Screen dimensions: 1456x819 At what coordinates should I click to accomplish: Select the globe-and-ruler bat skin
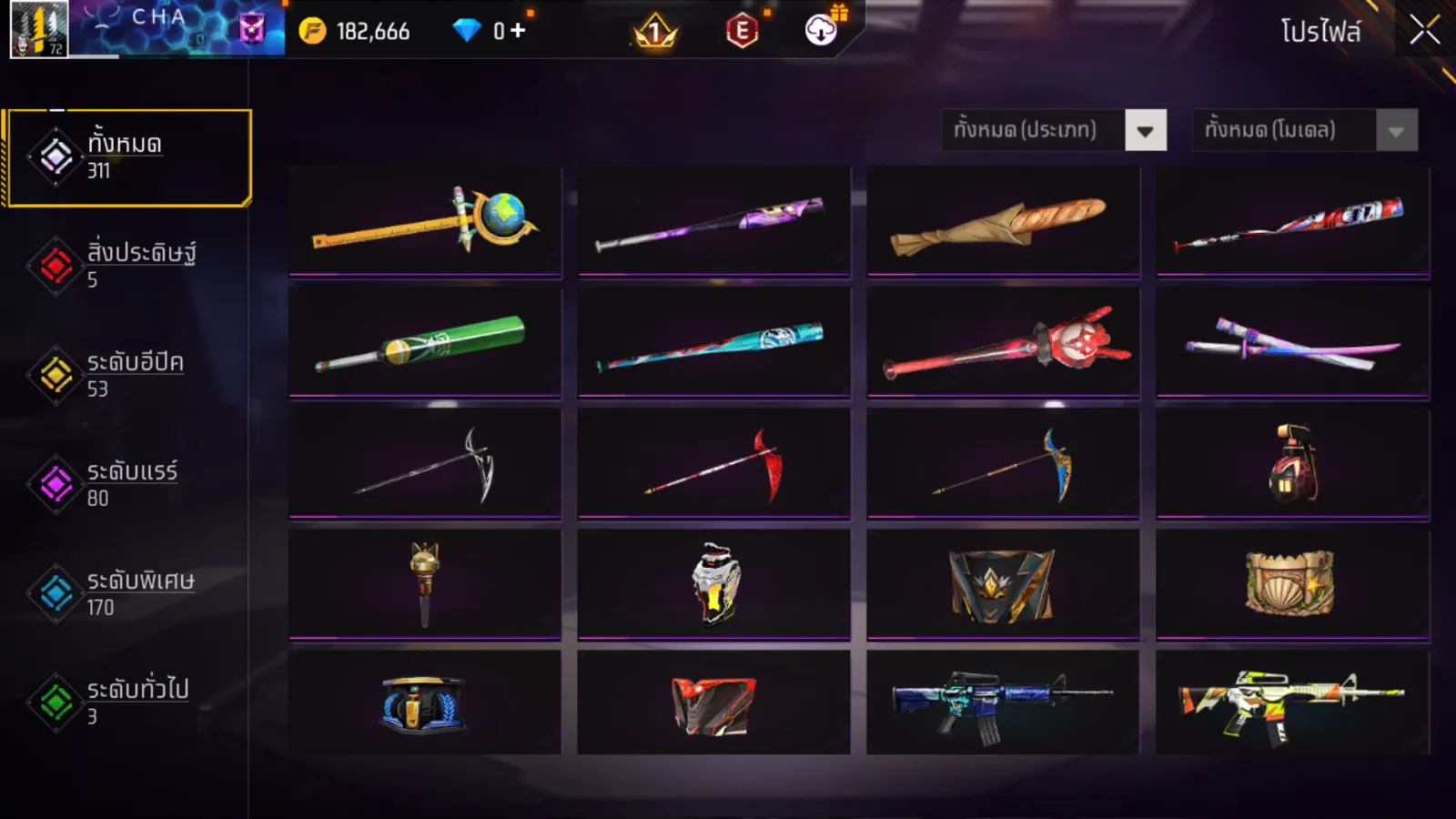[425, 220]
